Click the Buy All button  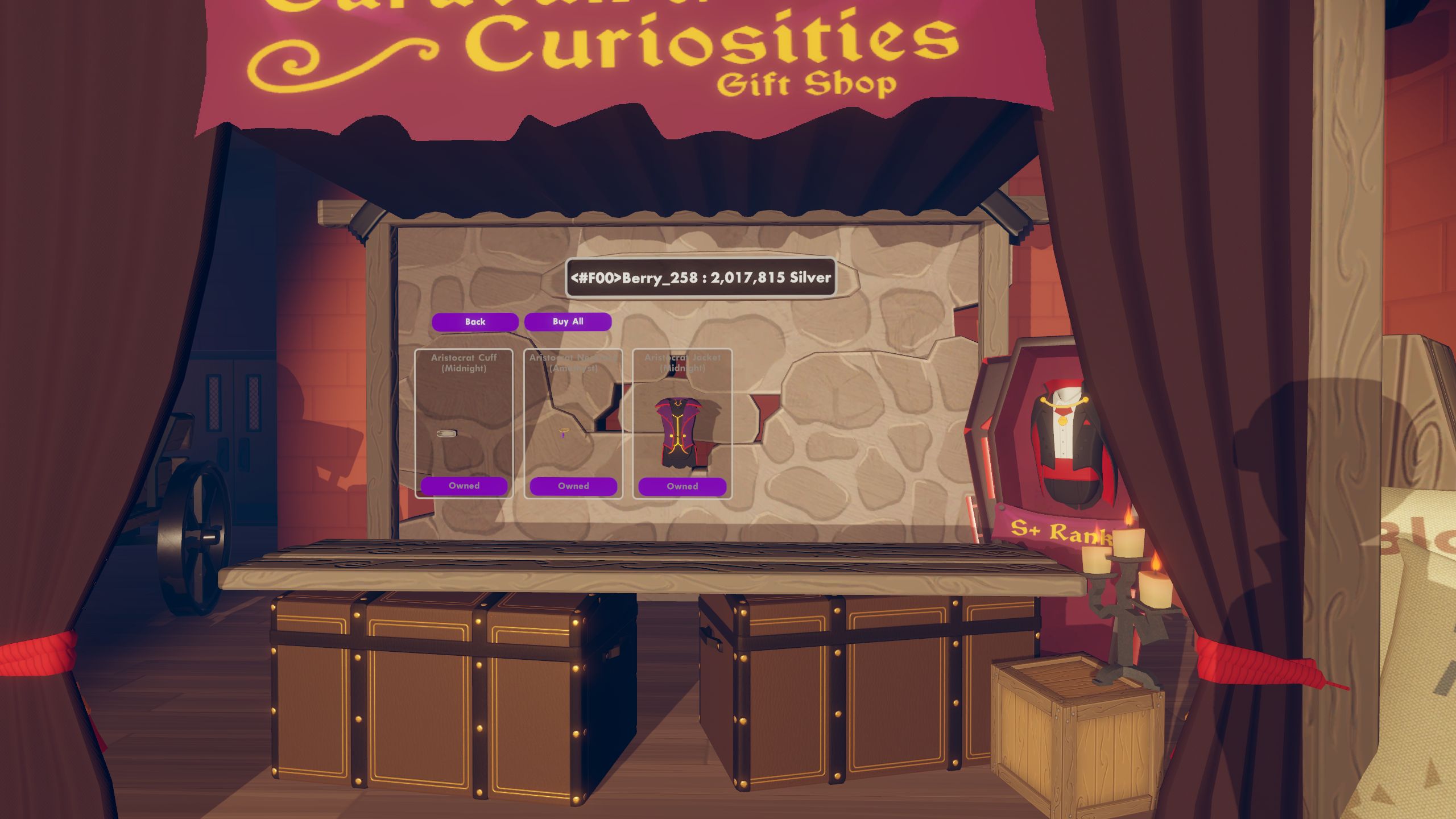click(568, 322)
